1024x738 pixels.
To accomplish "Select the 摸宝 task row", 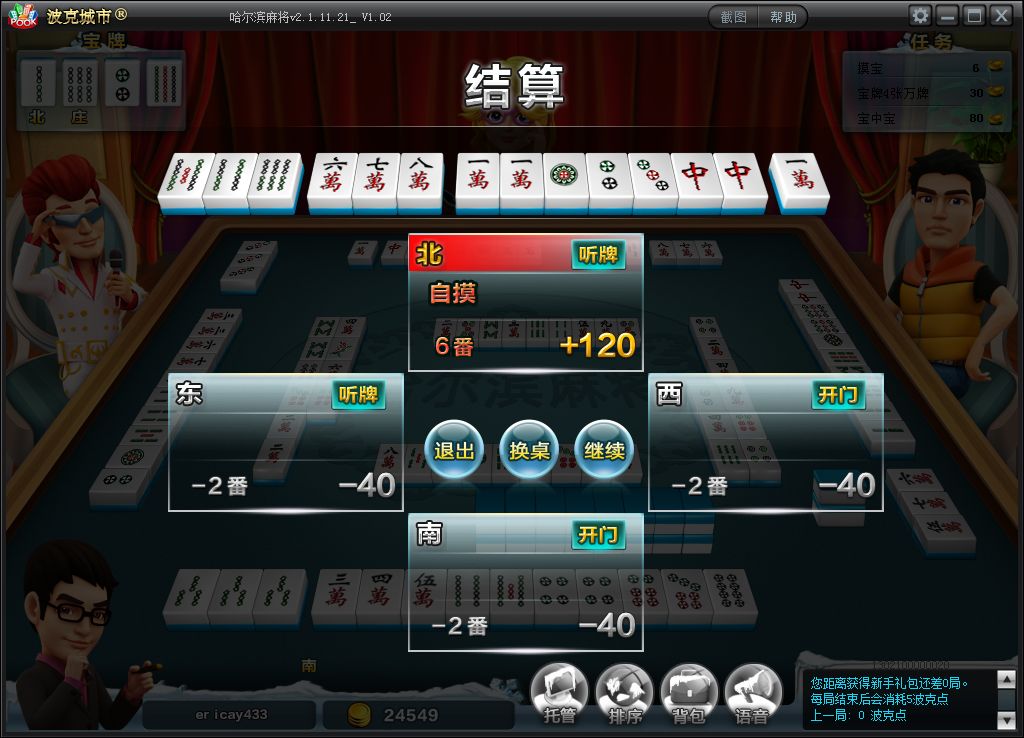I will (x=920, y=68).
